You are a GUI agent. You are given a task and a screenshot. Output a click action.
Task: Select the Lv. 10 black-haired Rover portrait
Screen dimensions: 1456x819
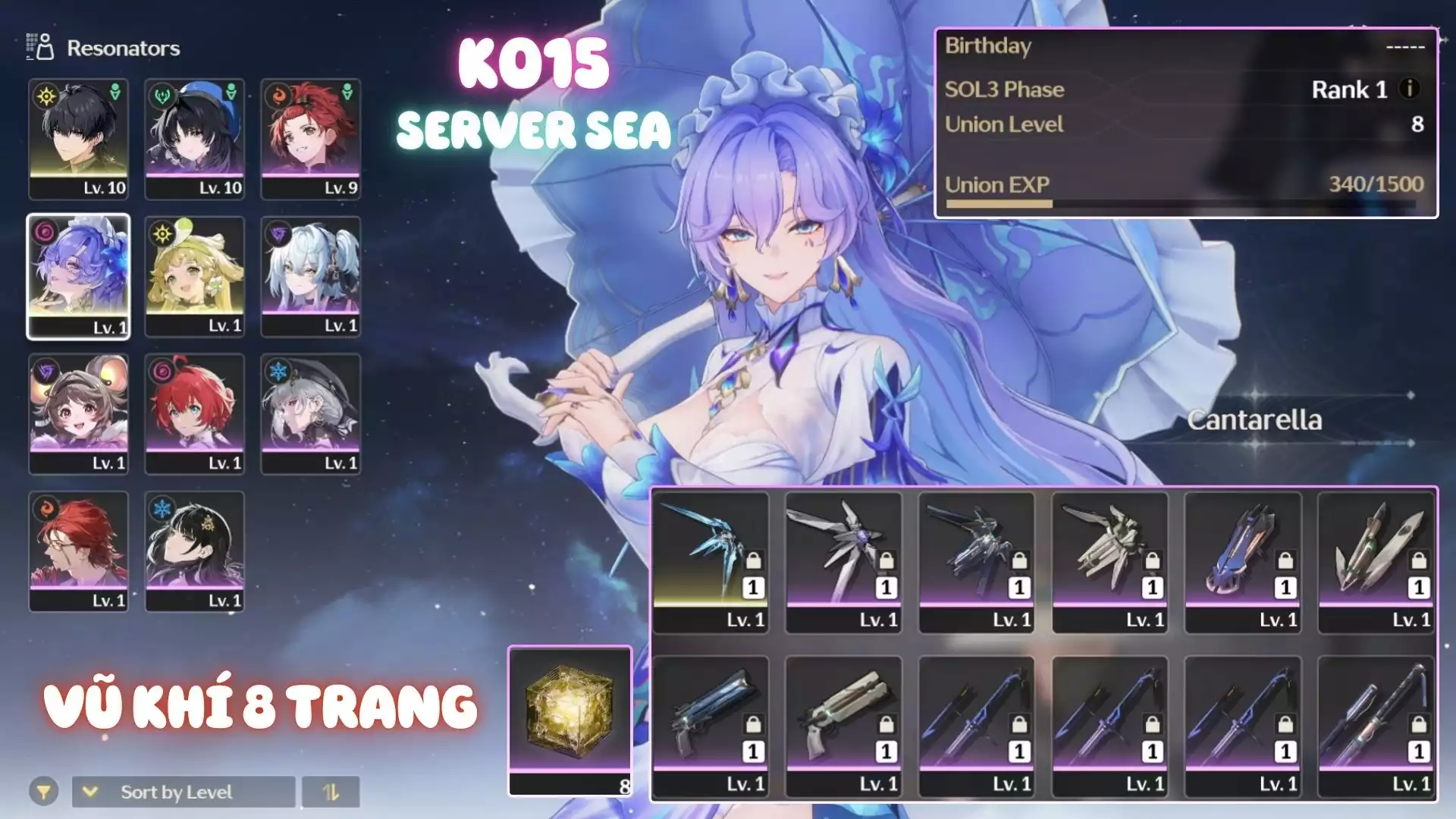point(79,138)
